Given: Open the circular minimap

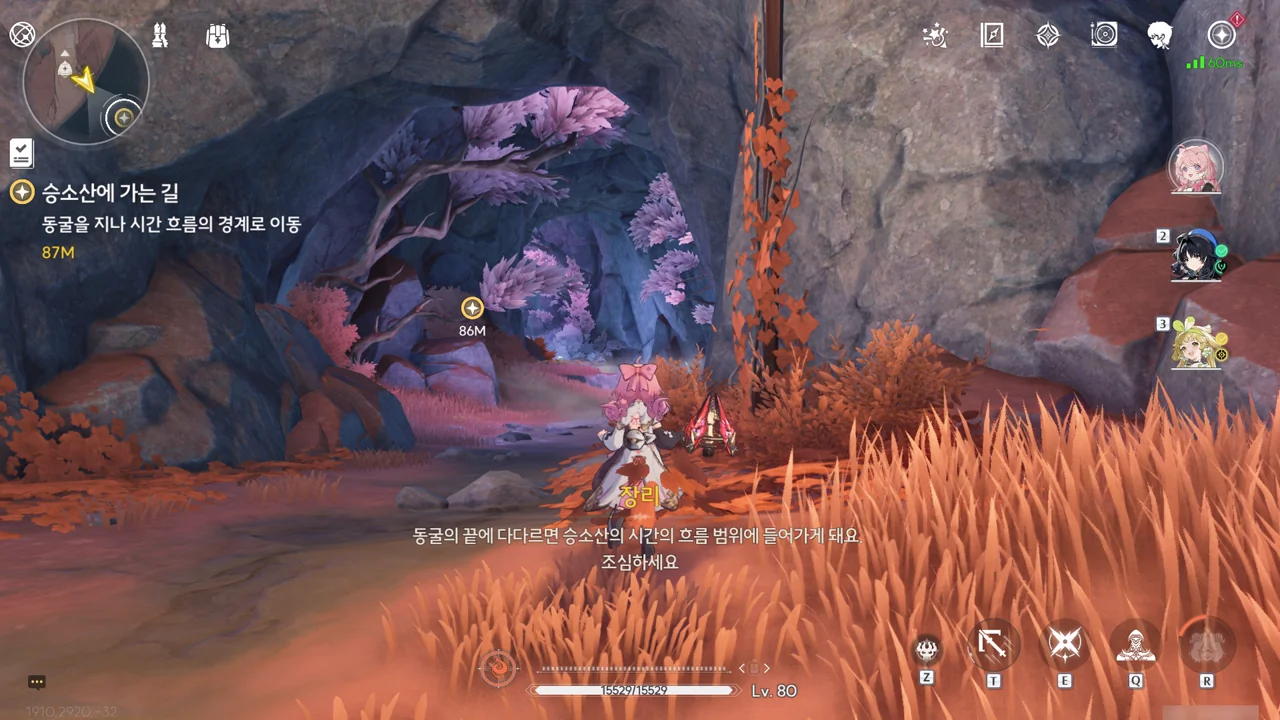Looking at the screenshot, I should point(85,82).
